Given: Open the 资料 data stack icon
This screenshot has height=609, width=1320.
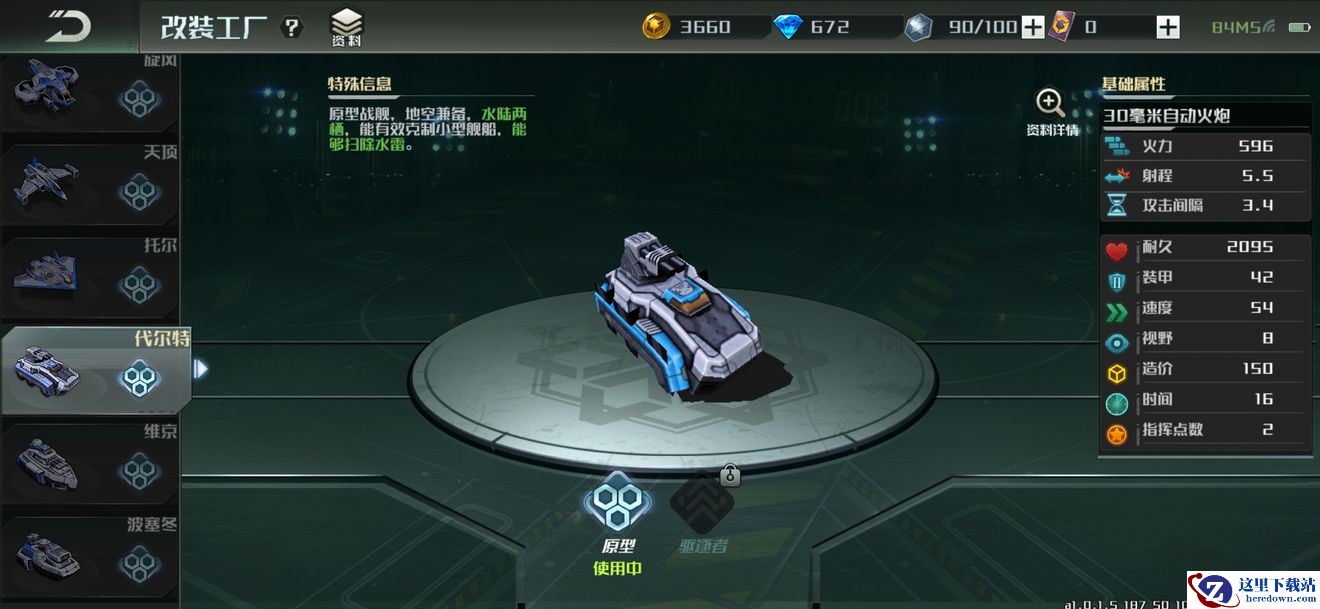Looking at the screenshot, I should pos(347,27).
